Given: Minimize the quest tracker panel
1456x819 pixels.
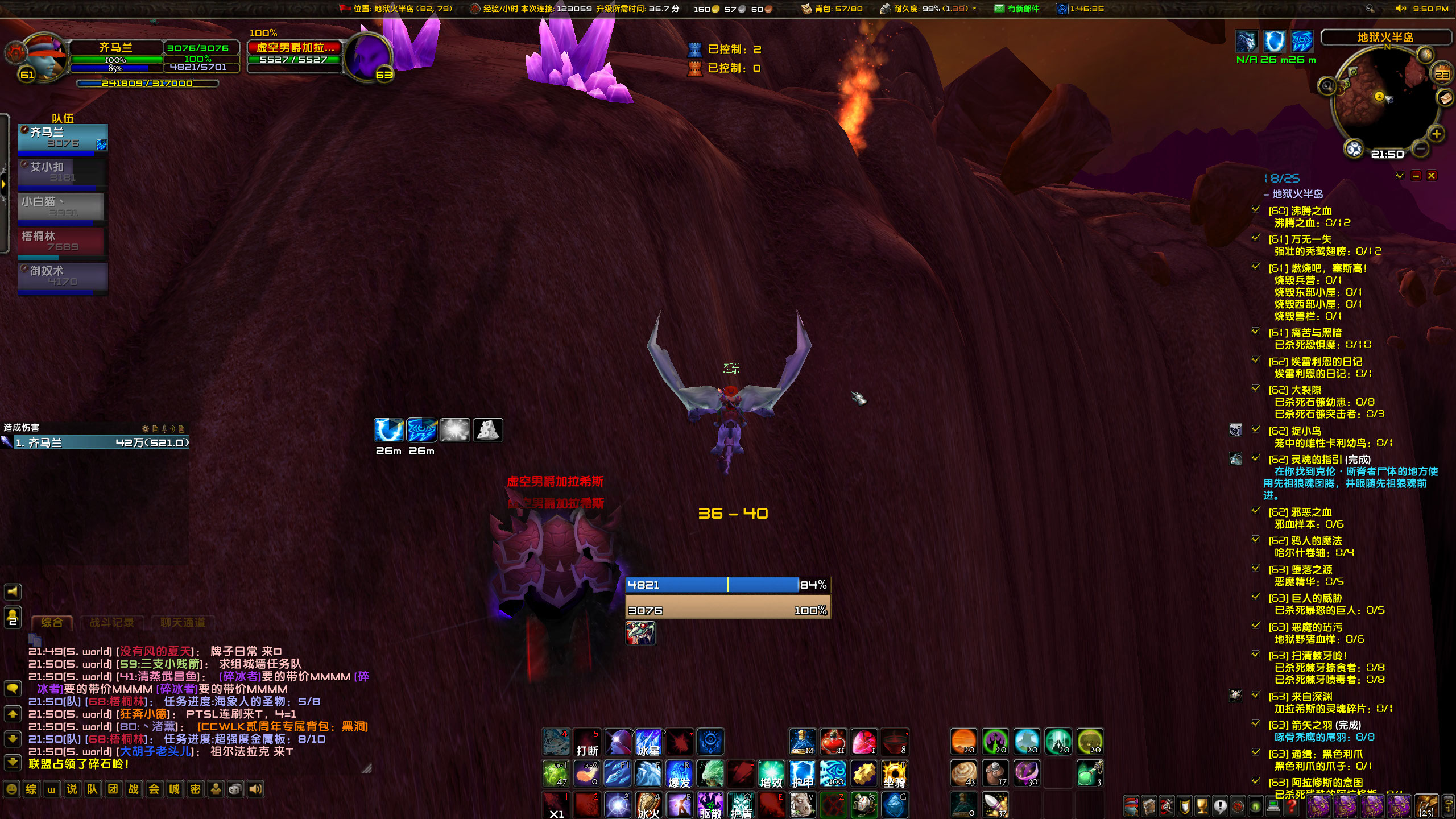Looking at the screenshot, I should (1416, 176).
